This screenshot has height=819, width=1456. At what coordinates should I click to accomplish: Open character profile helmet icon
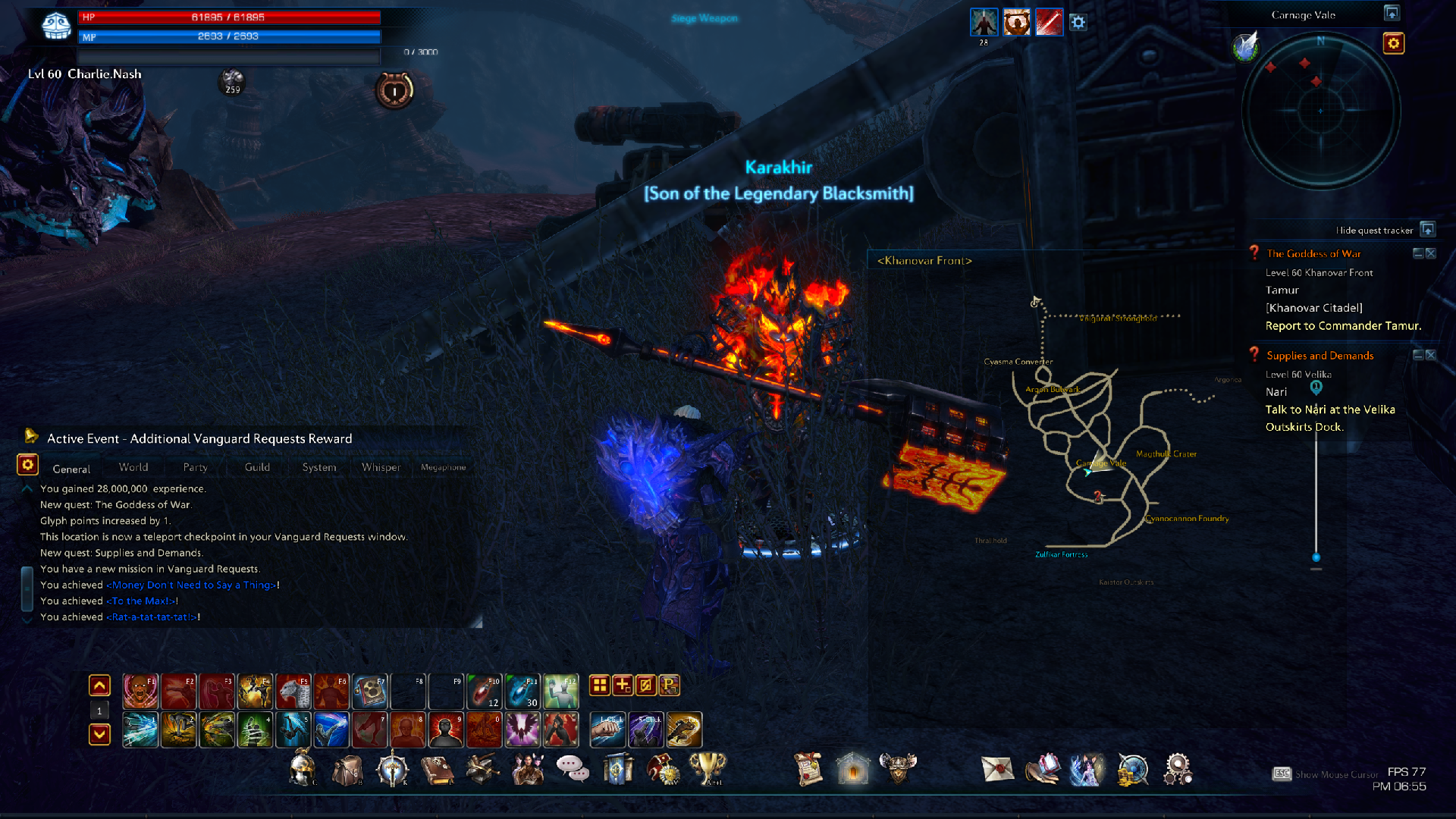point(303,768)
